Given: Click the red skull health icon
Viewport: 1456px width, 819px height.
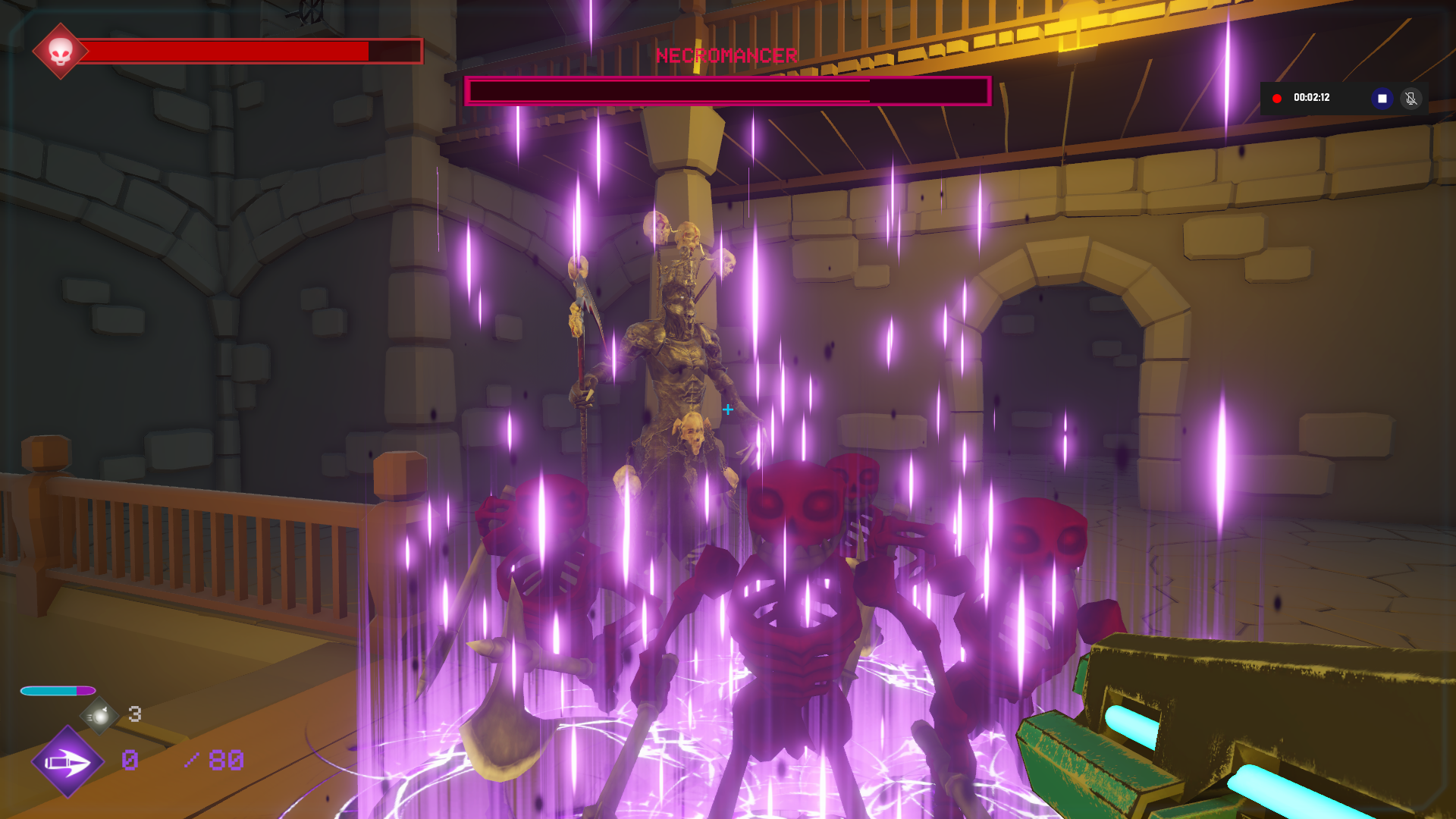Looking at the screenshot, I should click(x=60, y=52).
